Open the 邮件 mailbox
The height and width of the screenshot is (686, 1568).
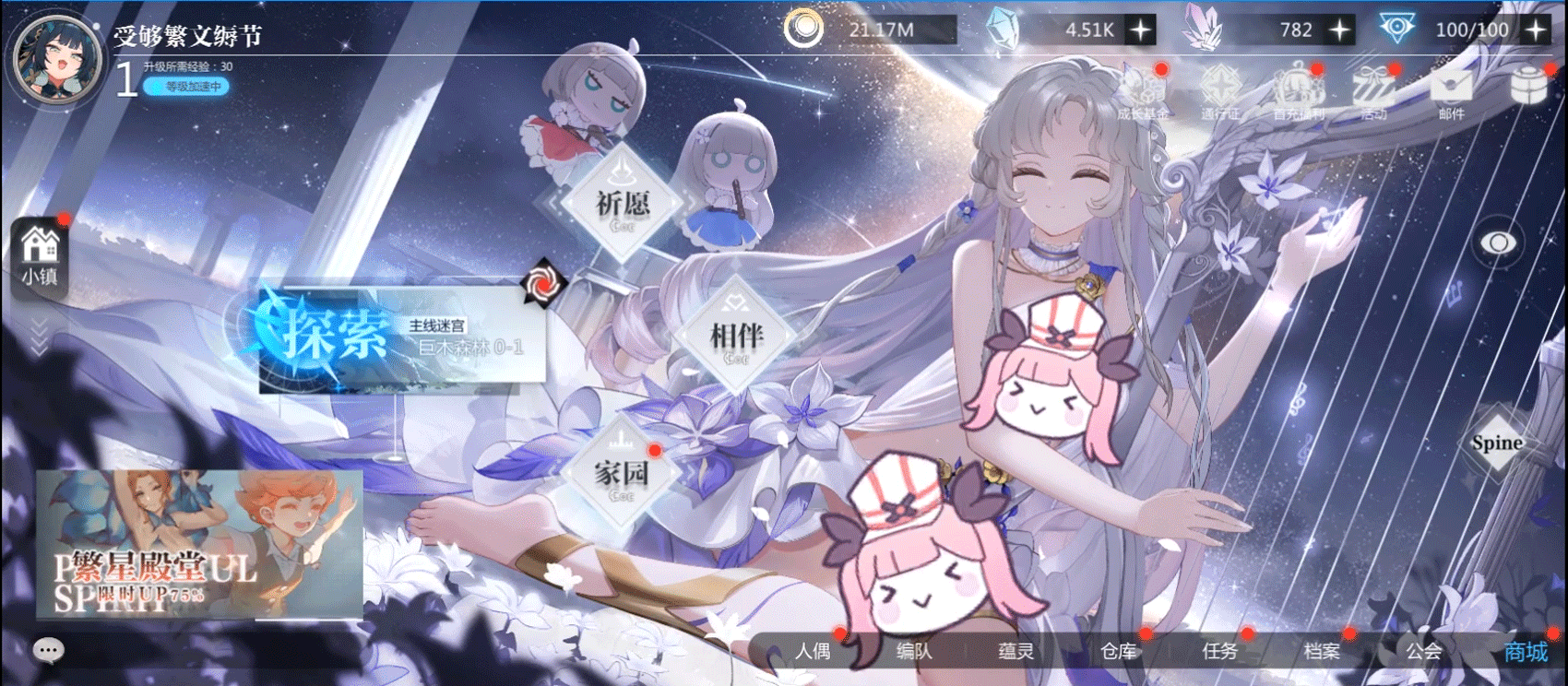pos(1449,92)
